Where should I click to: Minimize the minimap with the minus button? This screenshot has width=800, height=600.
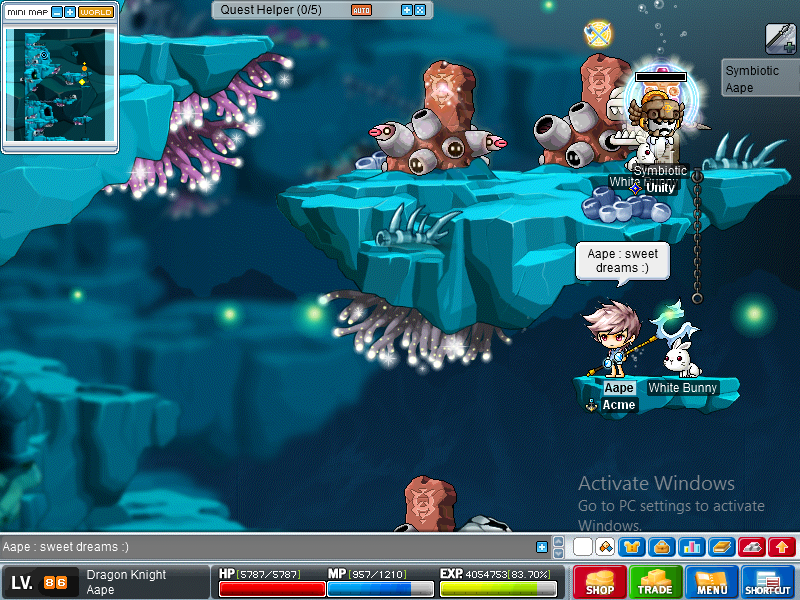click(57, 12)
